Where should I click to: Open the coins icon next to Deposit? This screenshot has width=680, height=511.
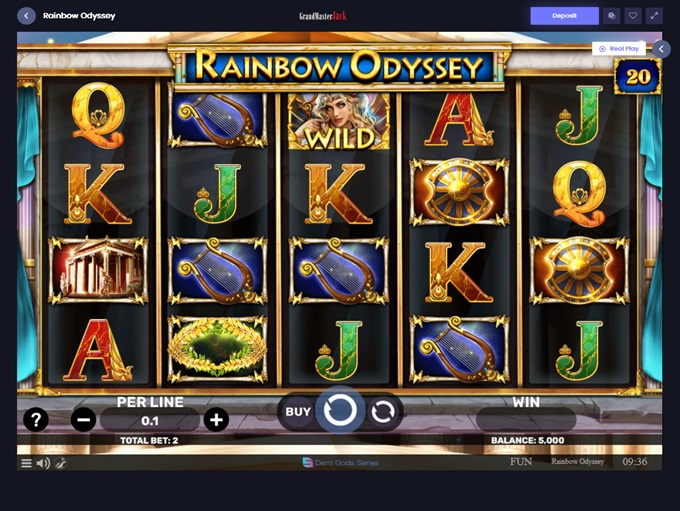[x=611, y=16]
